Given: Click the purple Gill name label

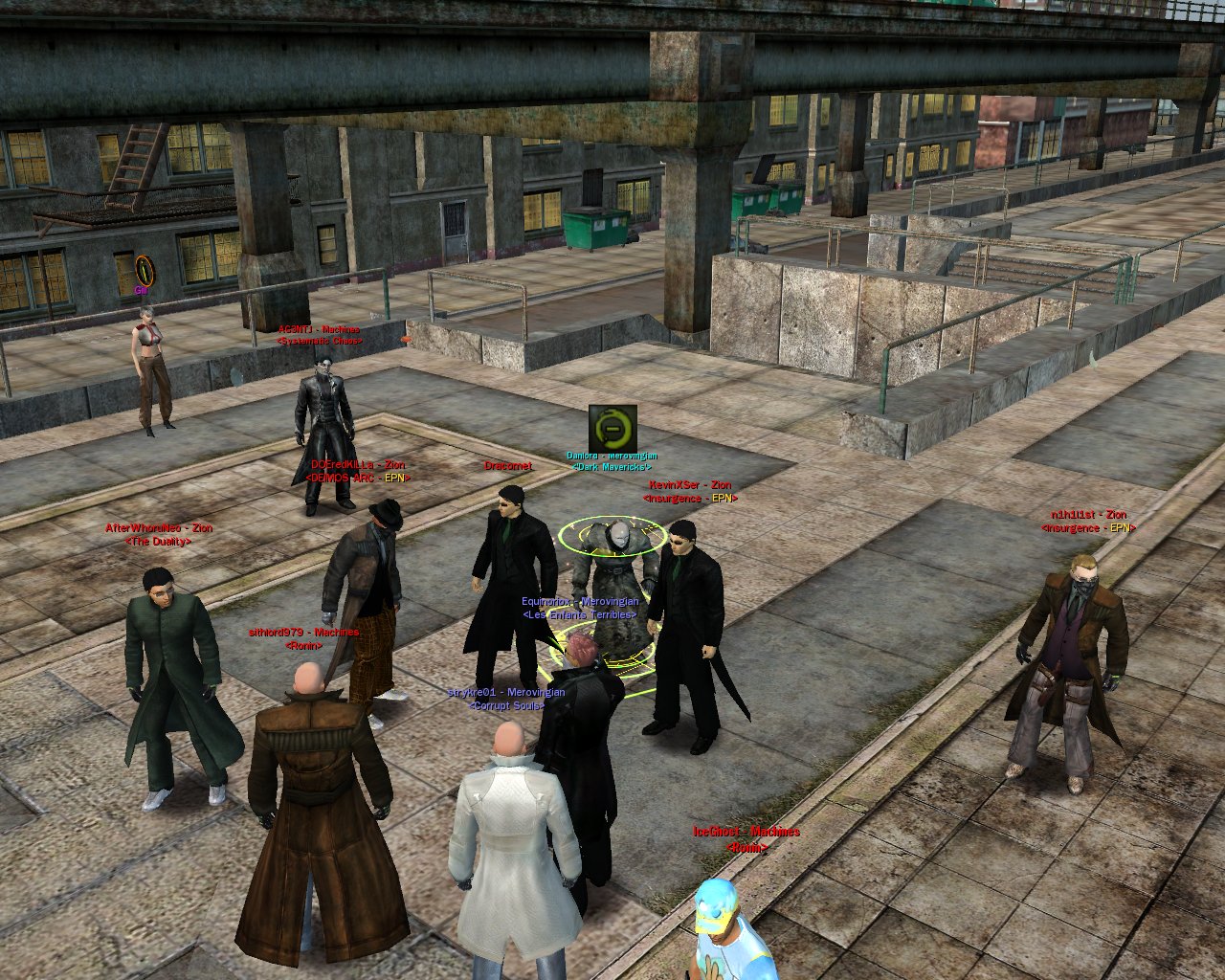Looking at the screenshot, I should tap(141, 289).
